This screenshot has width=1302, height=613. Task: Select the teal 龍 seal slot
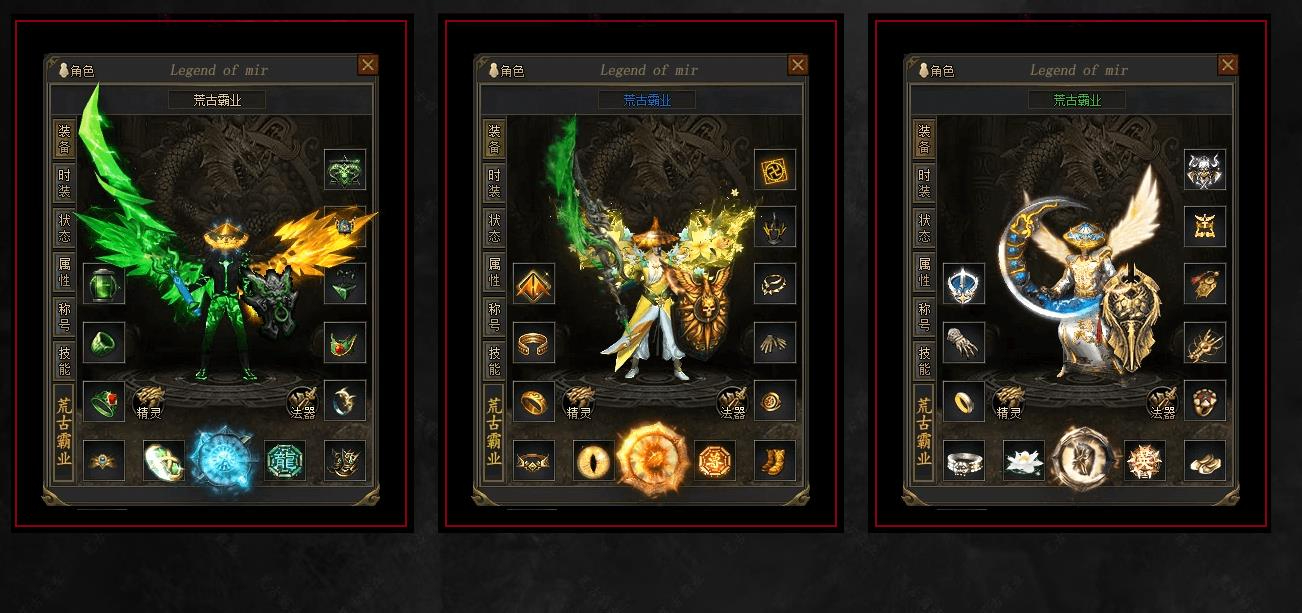tap(285, 461)
